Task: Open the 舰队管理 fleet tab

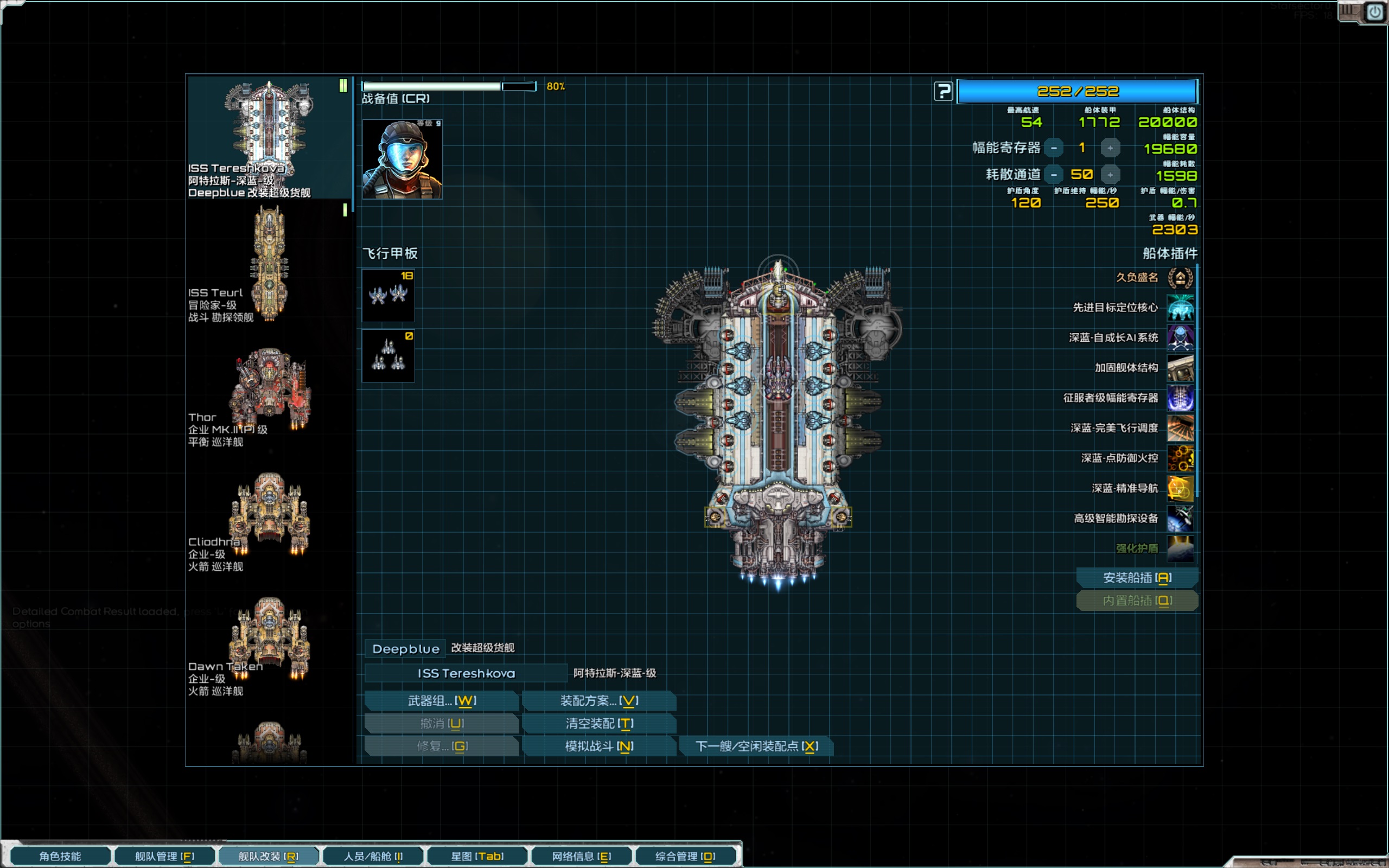Action: pos(165,856)
